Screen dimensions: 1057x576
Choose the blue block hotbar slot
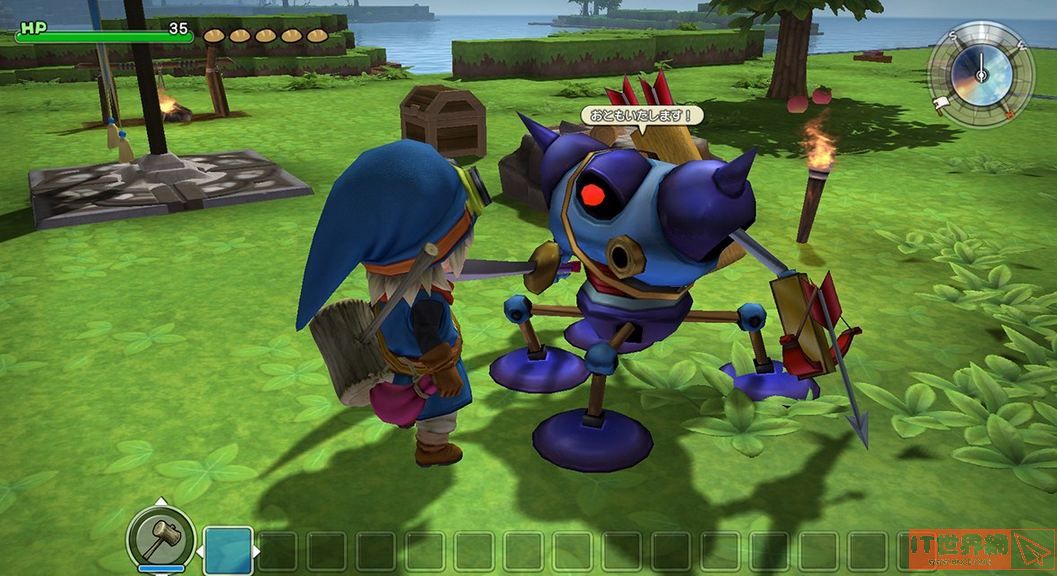pos(228,550)
